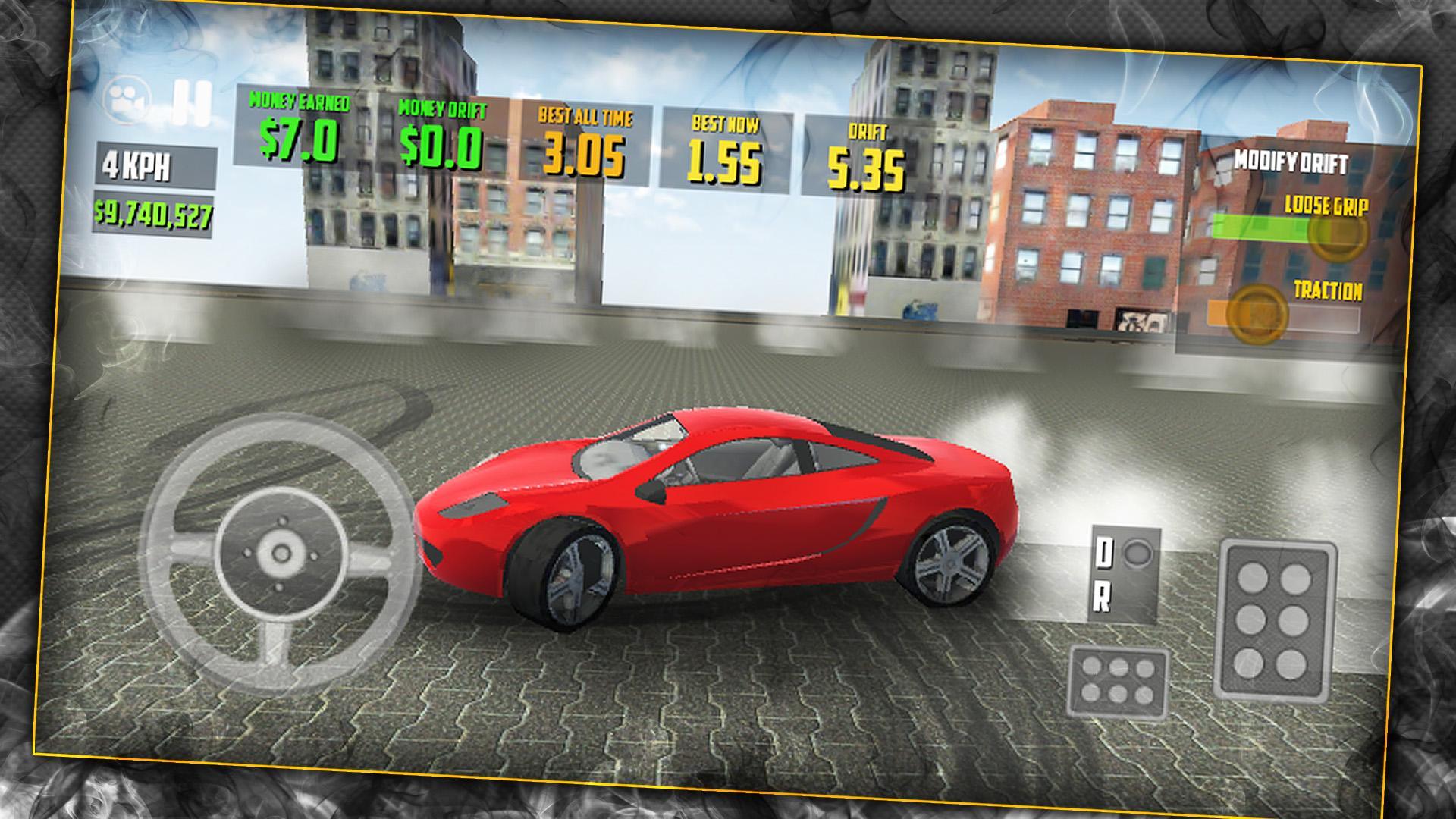The height and width of the screenshot is (819, 1456).
Task: Tap the pause button at top left
Action: coord(193,102)
